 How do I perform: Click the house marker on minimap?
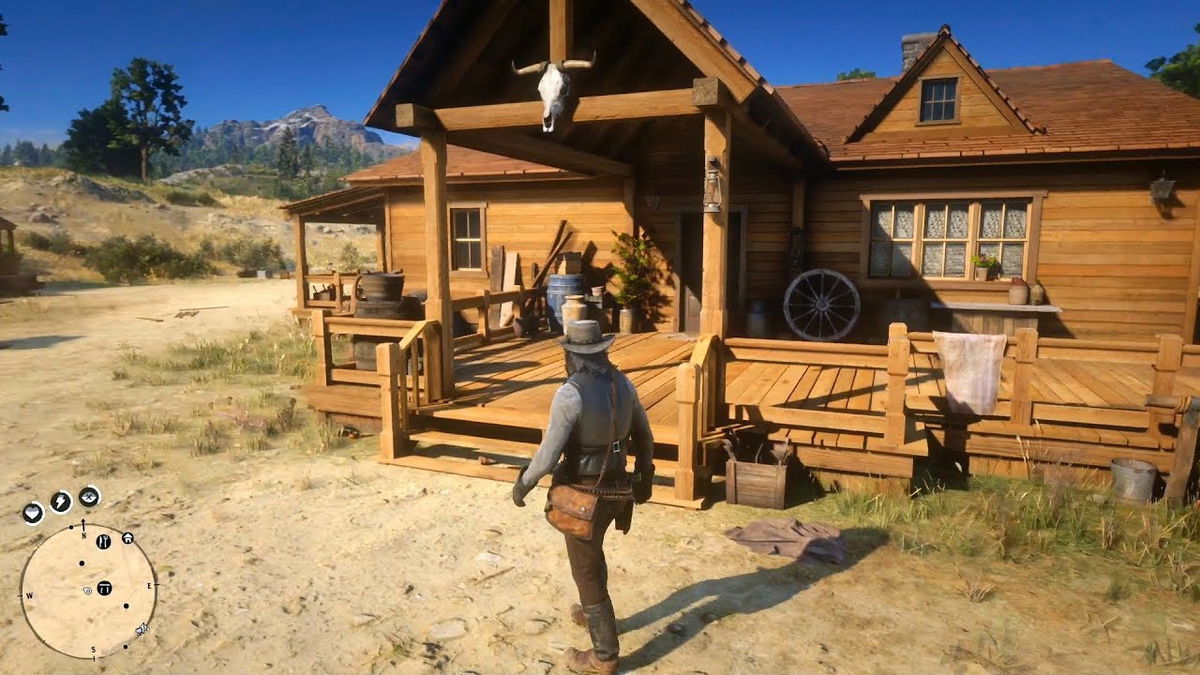point(127,538)
